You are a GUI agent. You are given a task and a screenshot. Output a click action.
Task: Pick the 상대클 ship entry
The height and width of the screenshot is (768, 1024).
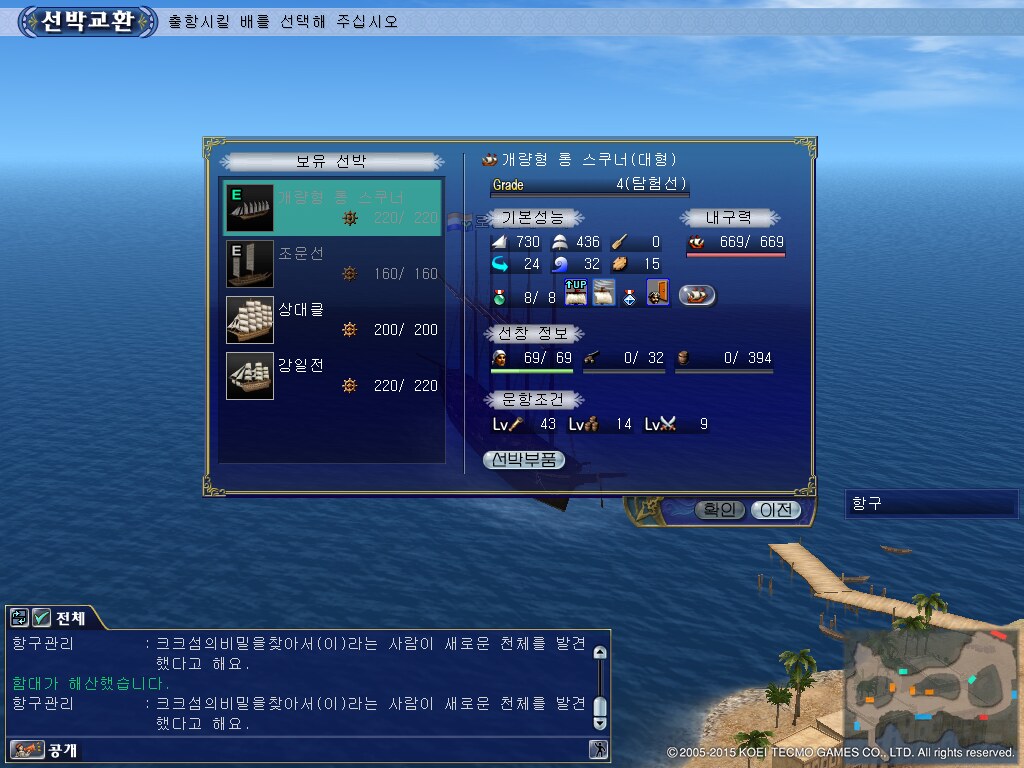tap(331, 320)
